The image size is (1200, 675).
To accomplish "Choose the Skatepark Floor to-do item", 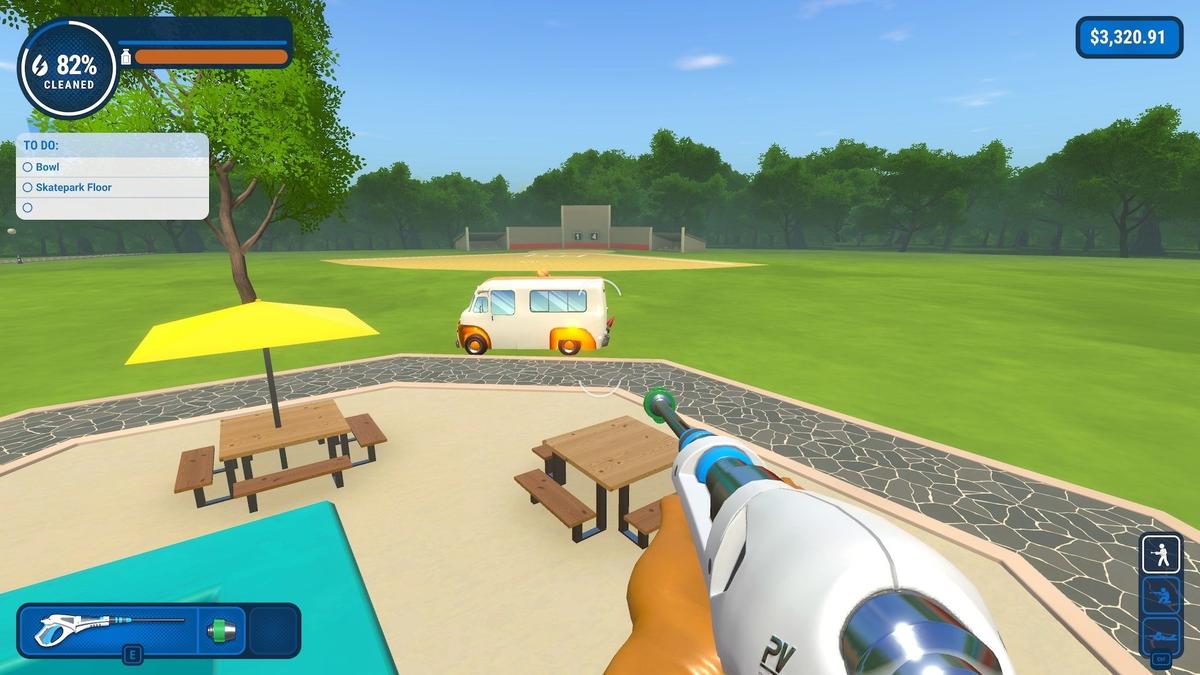I will click(73, 187).
